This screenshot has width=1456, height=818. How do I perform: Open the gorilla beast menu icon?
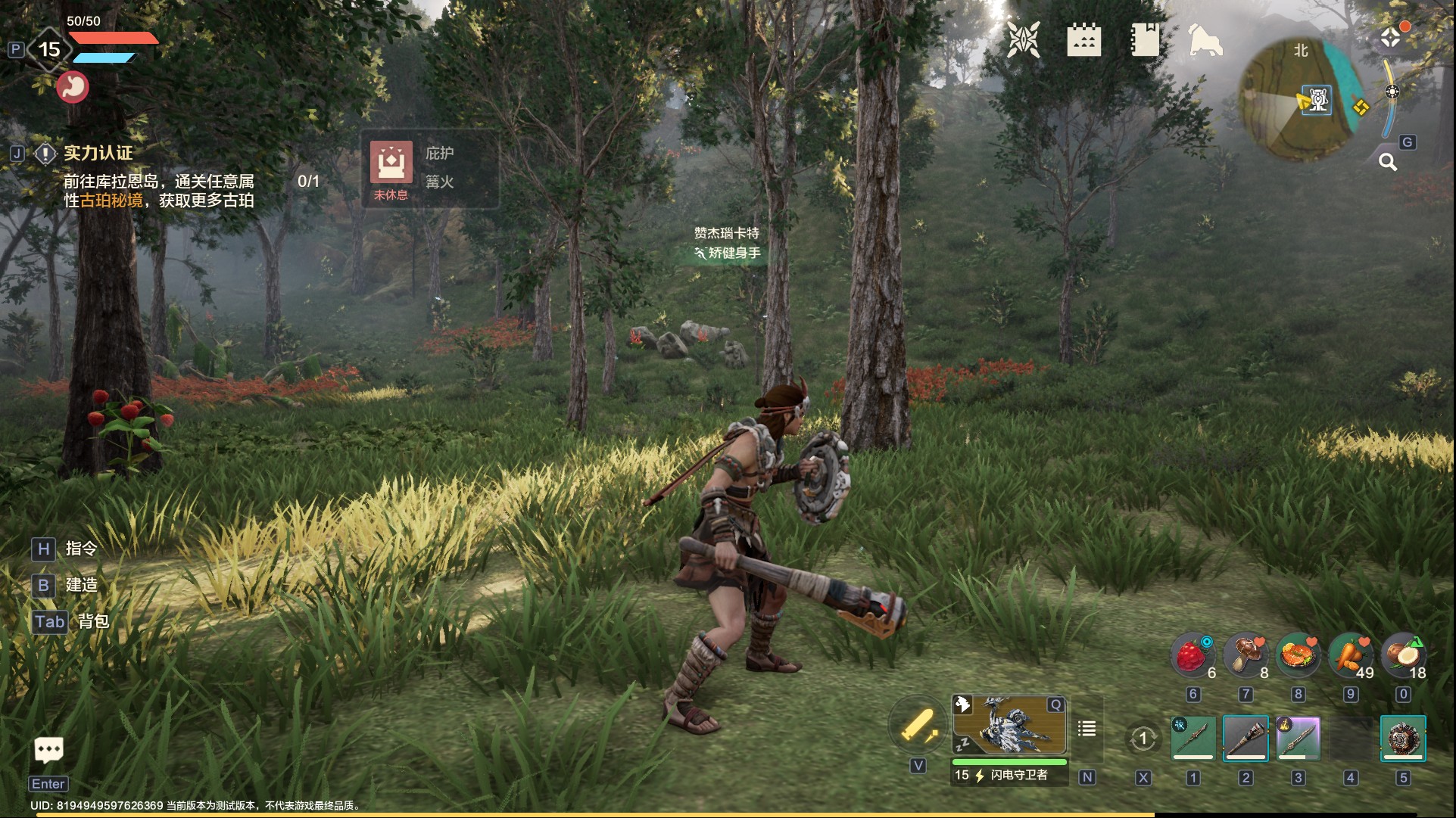tap(1205, 39)
